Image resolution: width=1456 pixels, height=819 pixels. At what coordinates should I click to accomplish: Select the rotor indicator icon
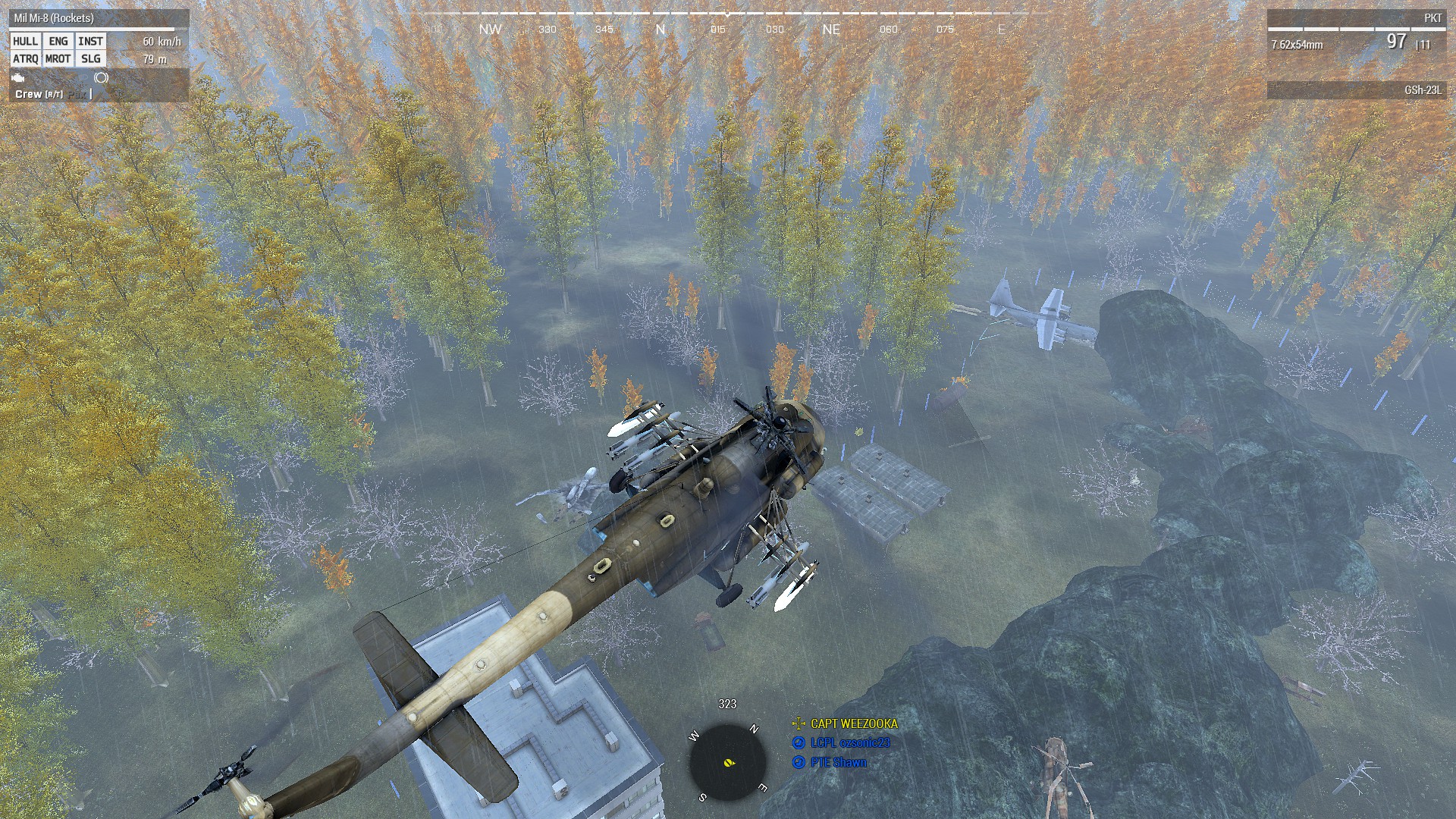[x=101, y=79]
